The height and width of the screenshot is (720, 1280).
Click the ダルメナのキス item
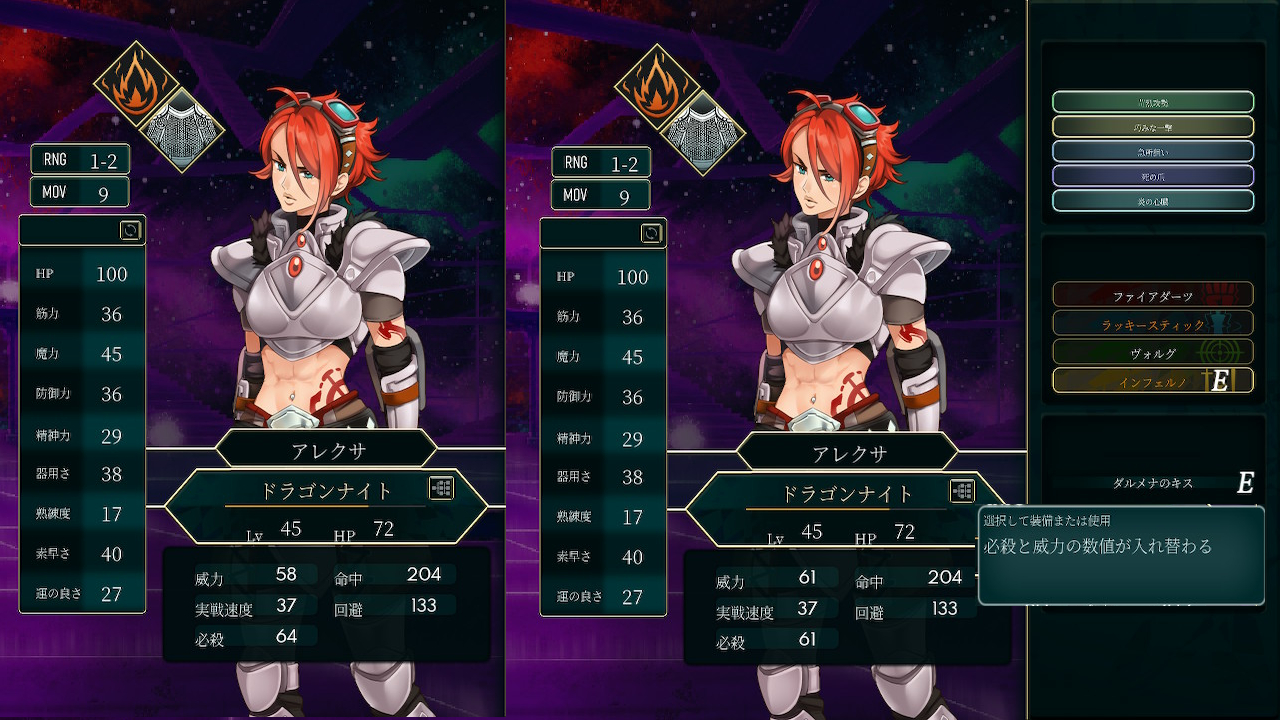[x=1152, y=483]
